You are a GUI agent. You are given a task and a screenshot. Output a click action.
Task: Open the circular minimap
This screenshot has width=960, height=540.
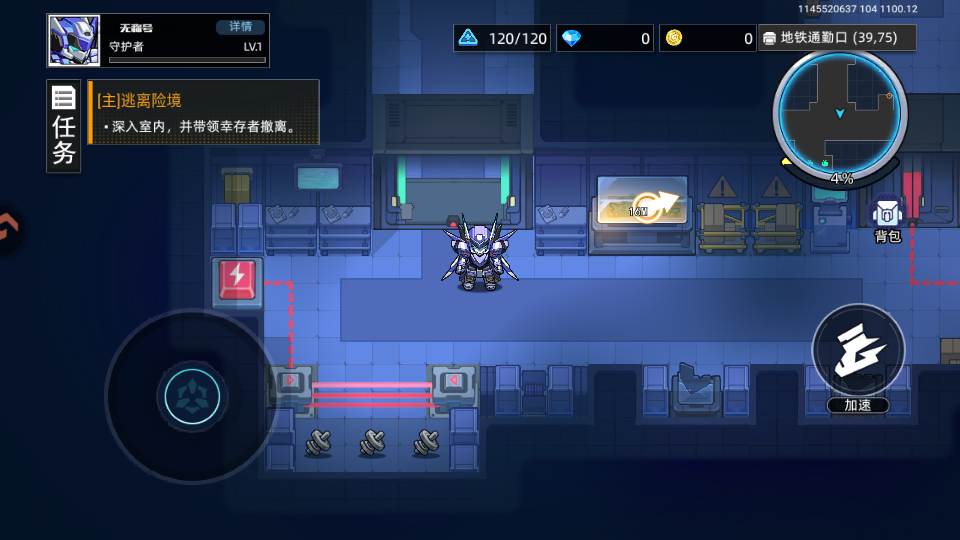click(840, 113)
